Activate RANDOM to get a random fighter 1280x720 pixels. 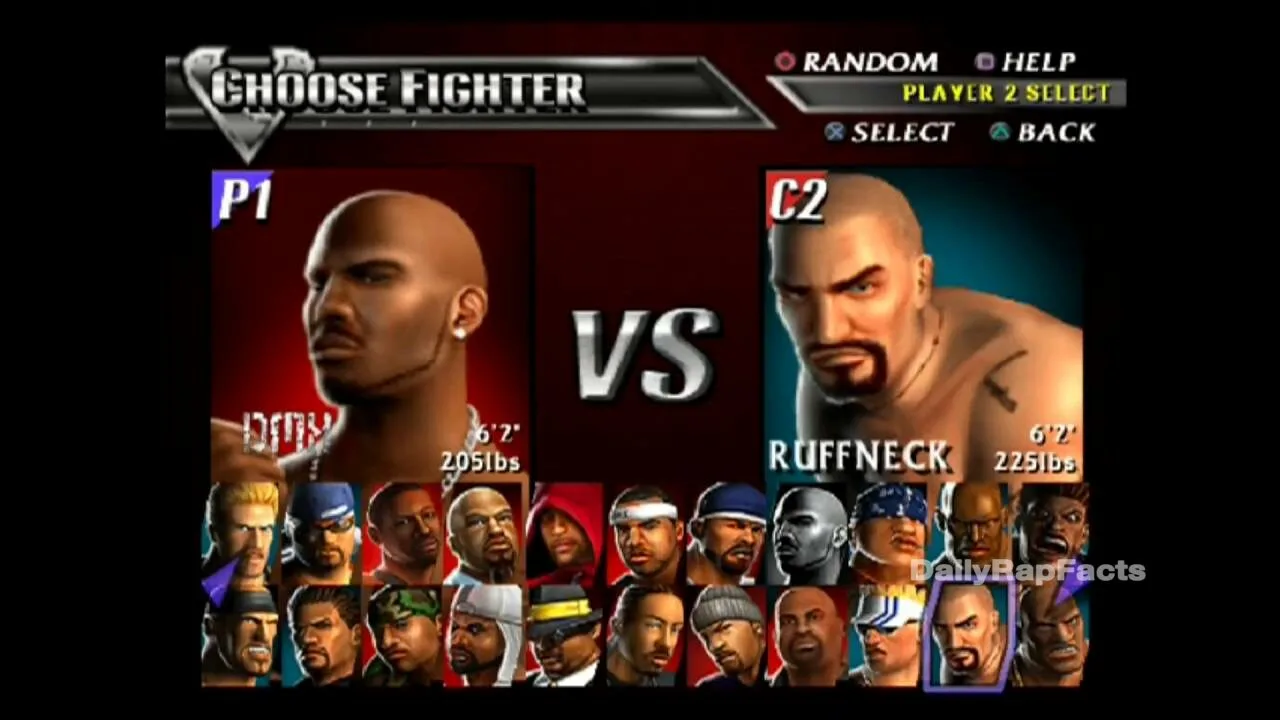[870, 62]
